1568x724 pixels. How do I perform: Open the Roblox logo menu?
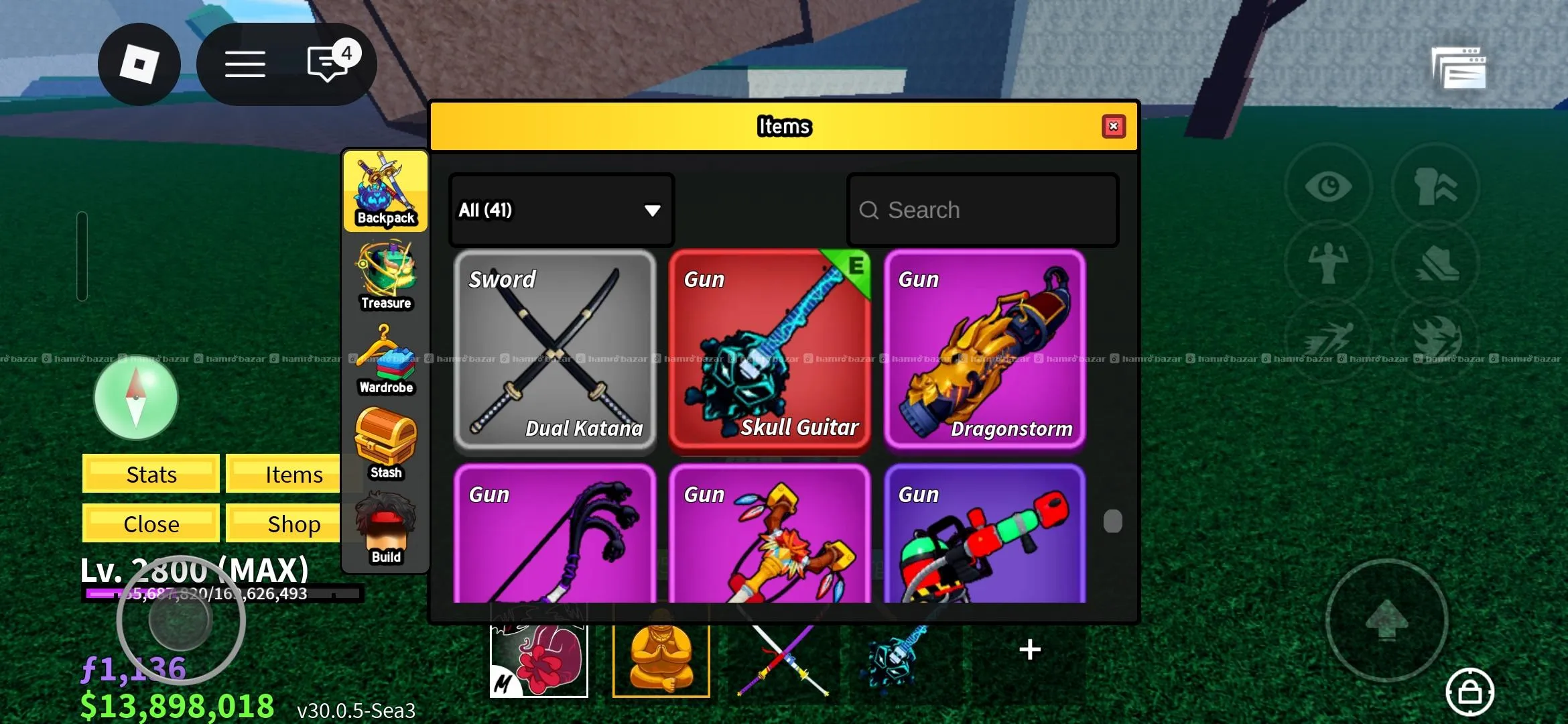point(139,64)
